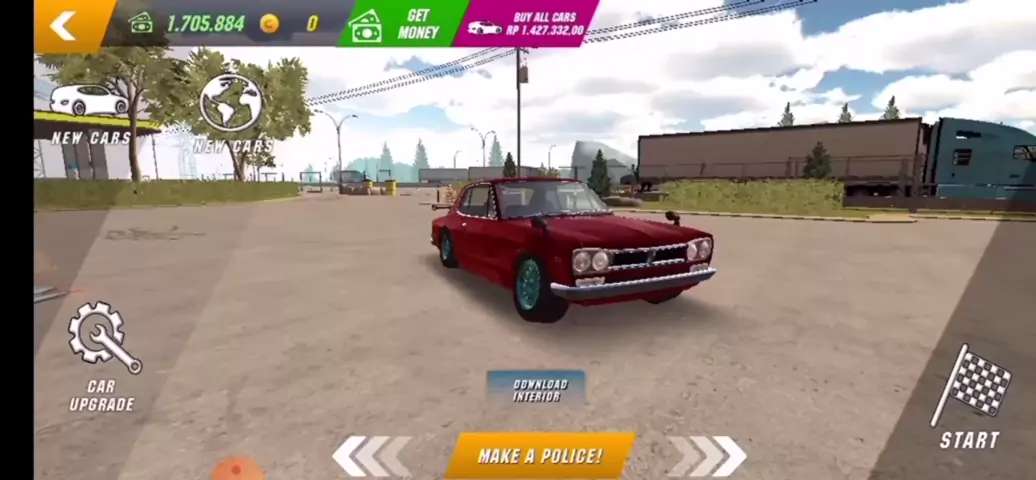
Task: Go back with the orange arrow button
Action: pyautogui.click(x=65, y=25)
